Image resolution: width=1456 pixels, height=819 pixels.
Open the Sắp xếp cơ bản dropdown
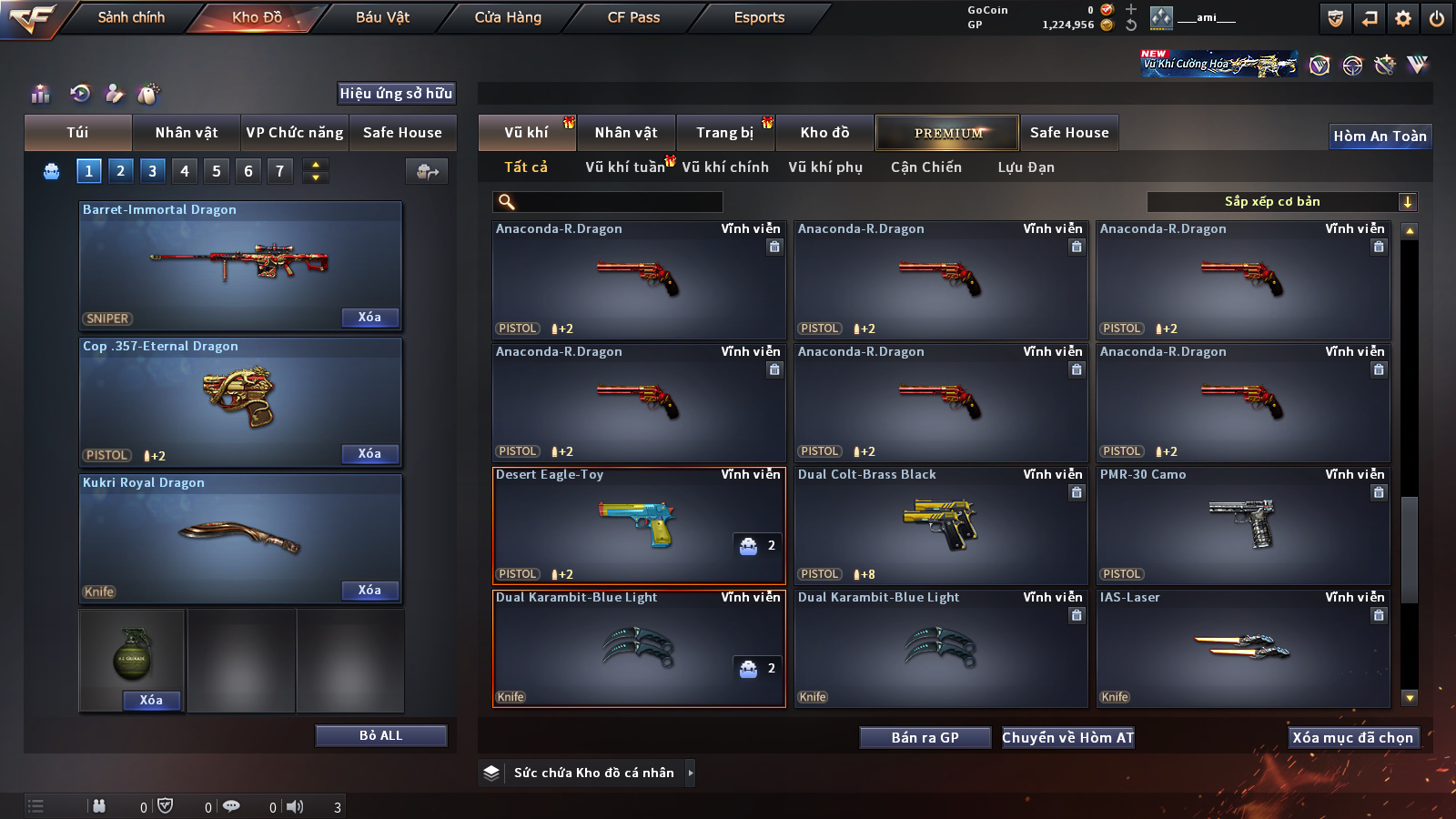click(1282, 202)
